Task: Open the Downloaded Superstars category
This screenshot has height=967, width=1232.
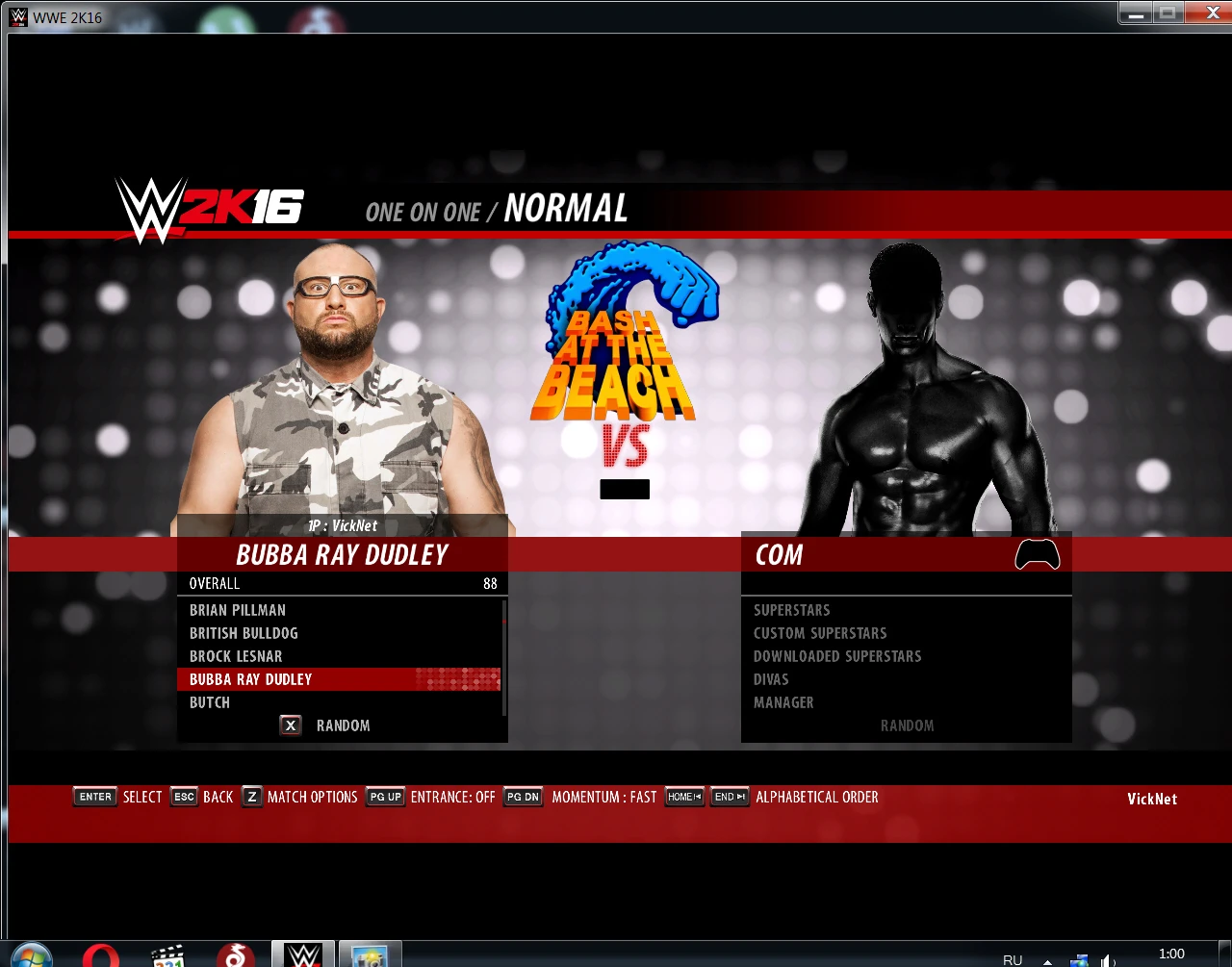Action: coord(836,655)
